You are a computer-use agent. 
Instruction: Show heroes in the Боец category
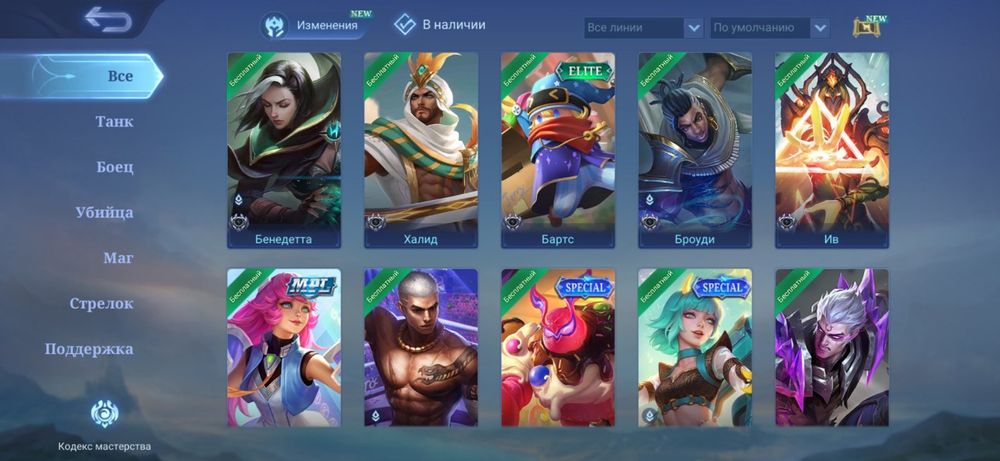coord(115,167)
